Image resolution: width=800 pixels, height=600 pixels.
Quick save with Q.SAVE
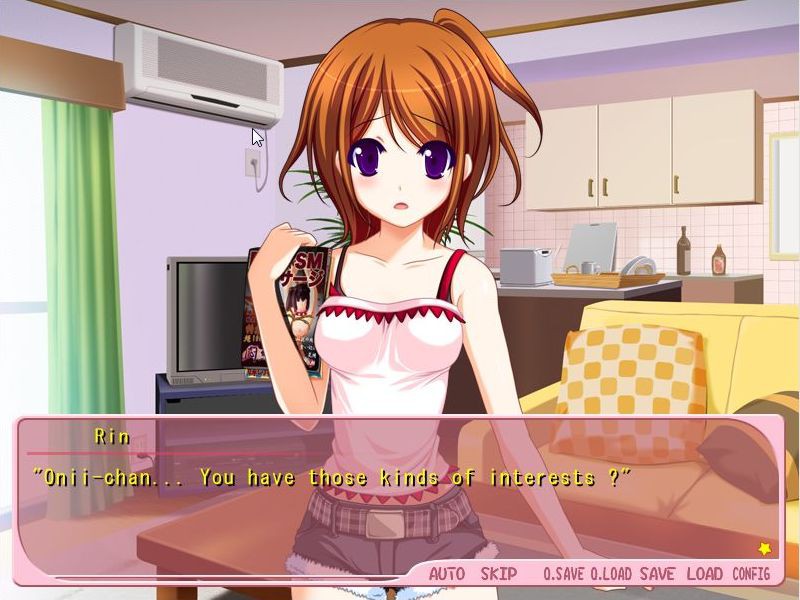563,574
